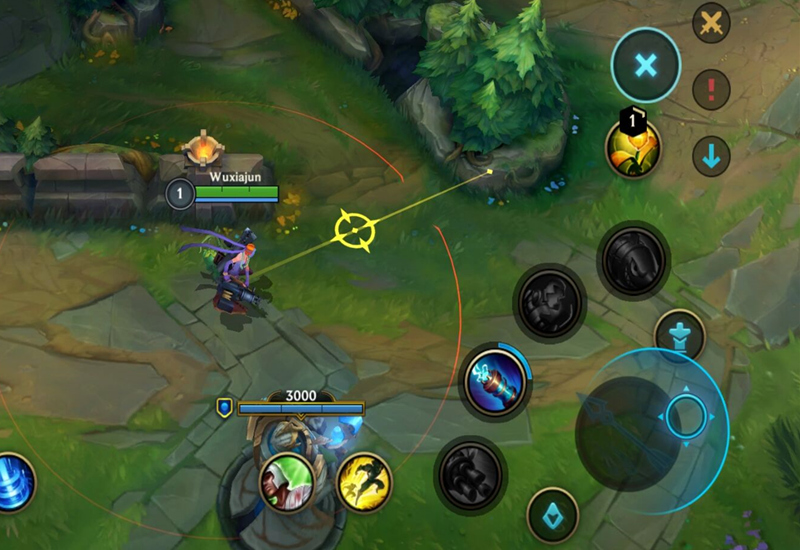The image size is (800, 550).
Task: Tap the blue-ringed basic attack button
Action: pos(685,415)
